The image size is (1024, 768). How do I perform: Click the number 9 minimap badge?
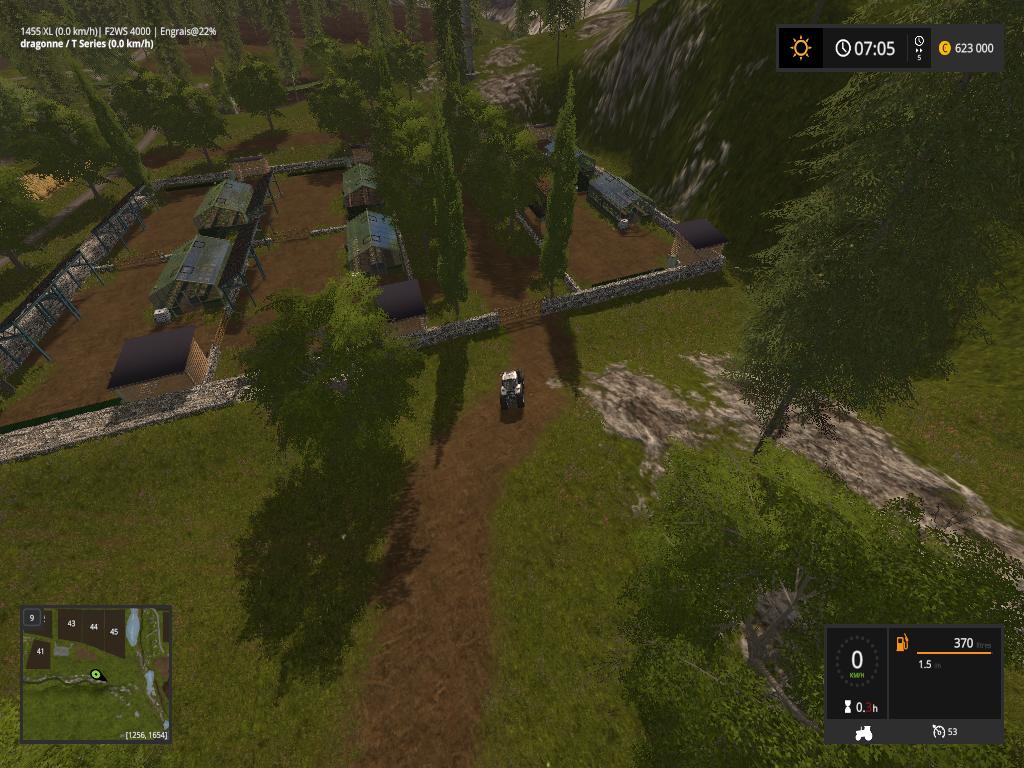pos(32,618)
